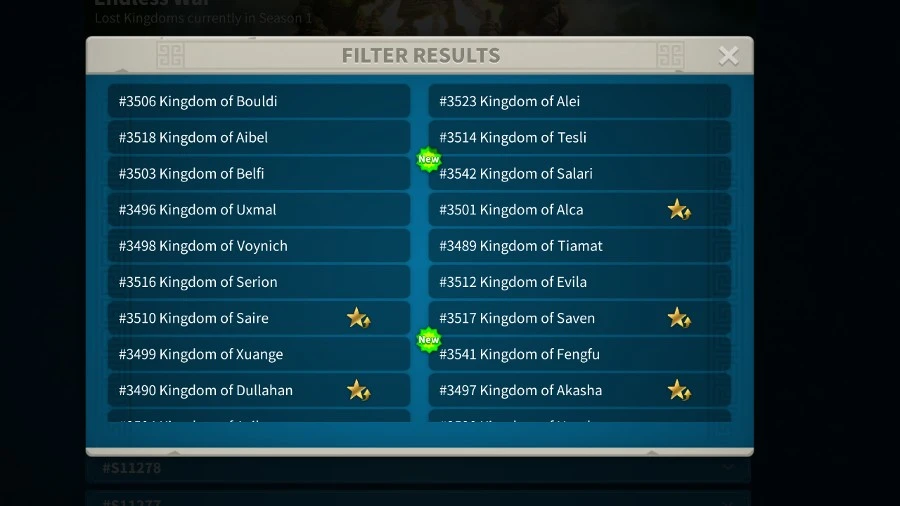Open #3512 Kingdom of Evila
Viewport: 900px width, 506px height.
tap(580, 282)
